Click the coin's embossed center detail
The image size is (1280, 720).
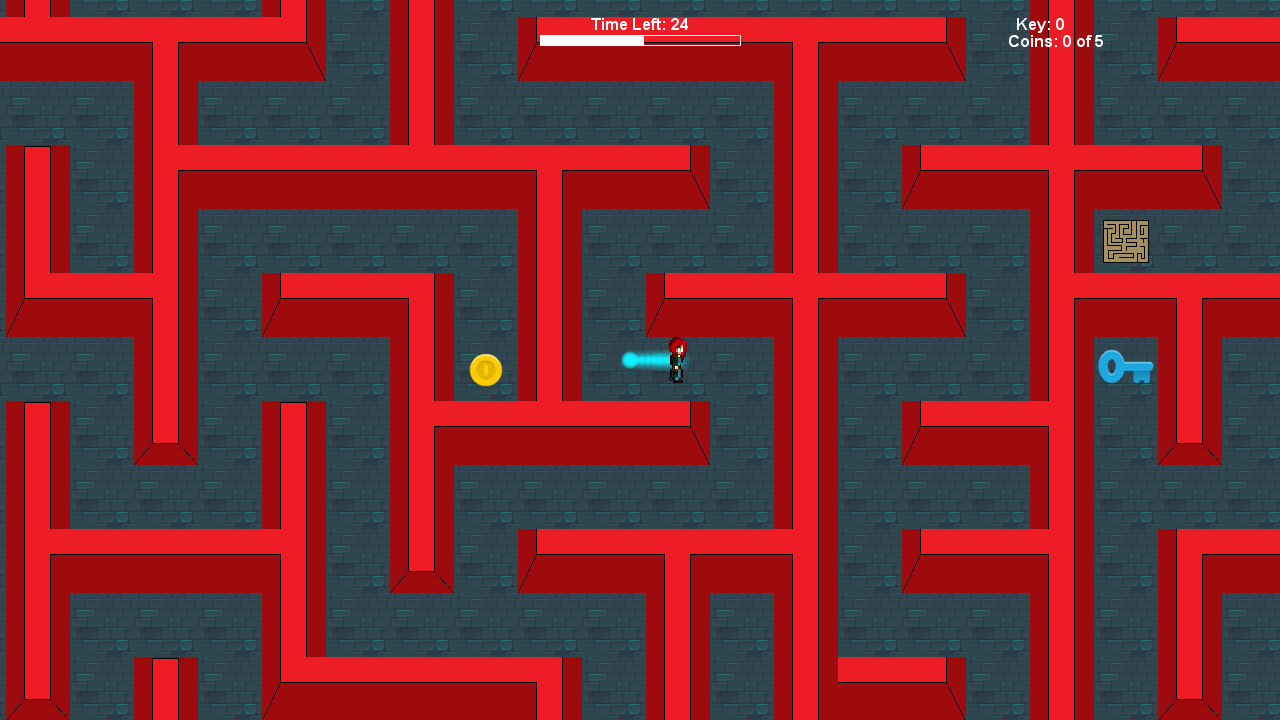tap(486, 370)
